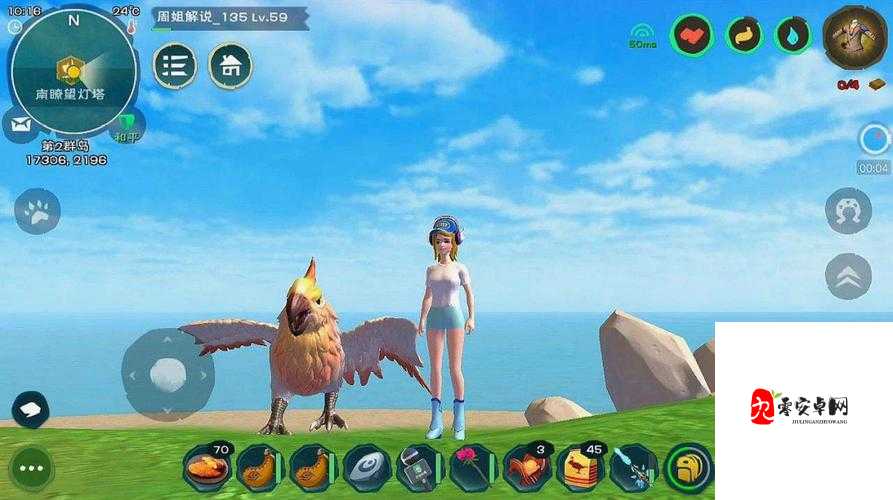This screenshot has height=500, width=893.
Task: Open the three-dot chat menu button
Action: (x=31, y=467)
